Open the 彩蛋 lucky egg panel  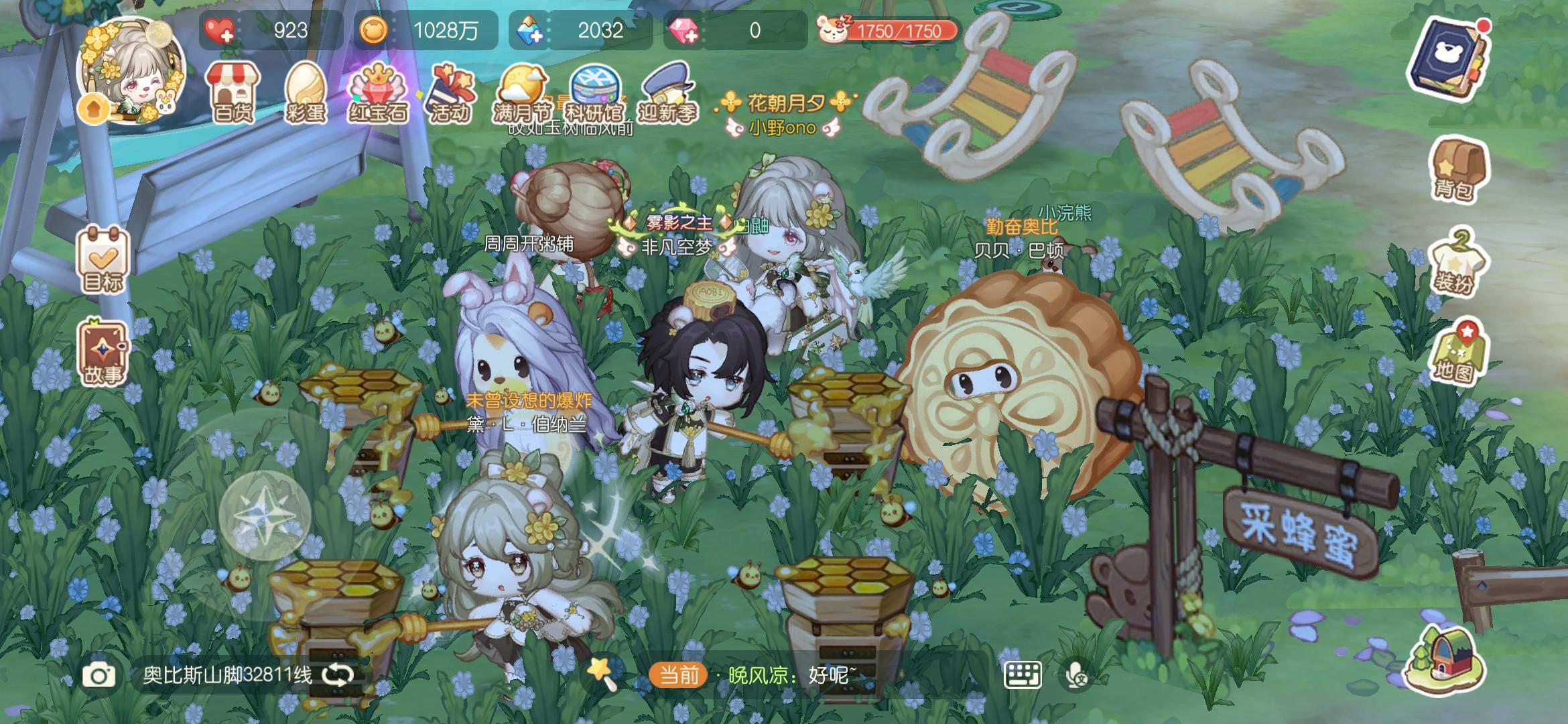pyautogui.click(x=306, y=90)
